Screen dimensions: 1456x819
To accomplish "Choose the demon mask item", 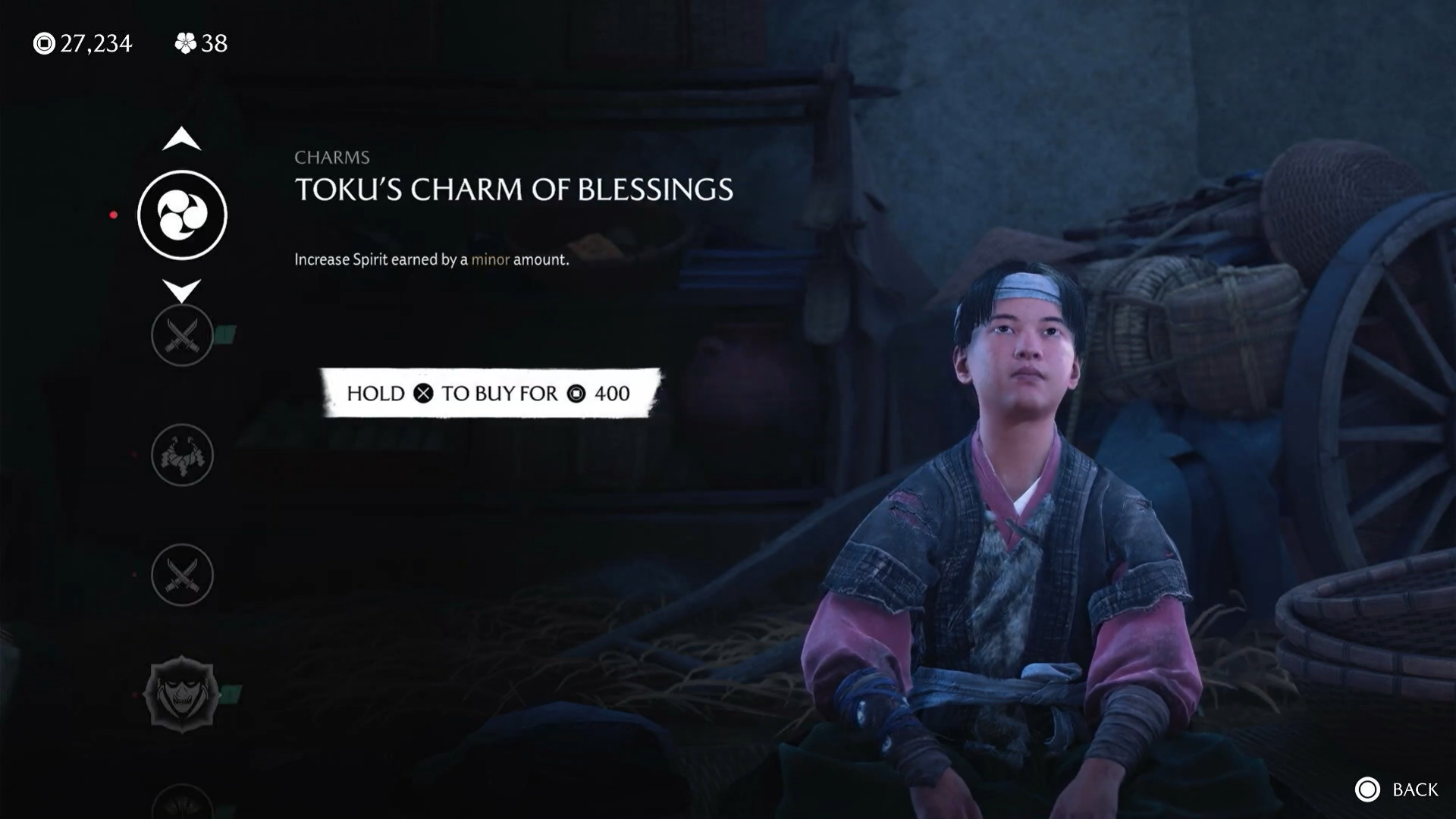I will point(182,694).
